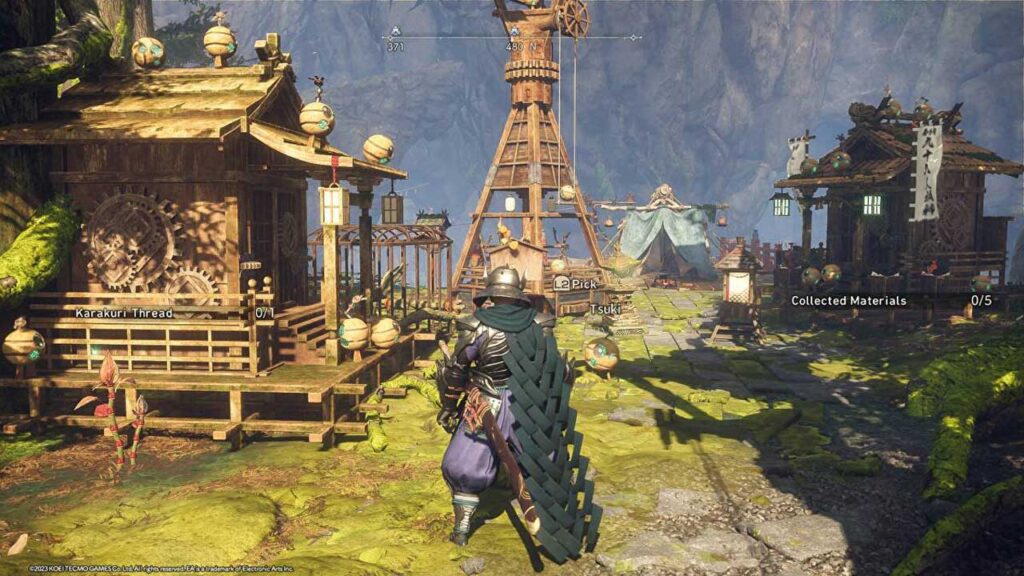Select the Tsuki name label
Image resolution: width=1024 pixels, height=576 pixels.
(606, 309)
